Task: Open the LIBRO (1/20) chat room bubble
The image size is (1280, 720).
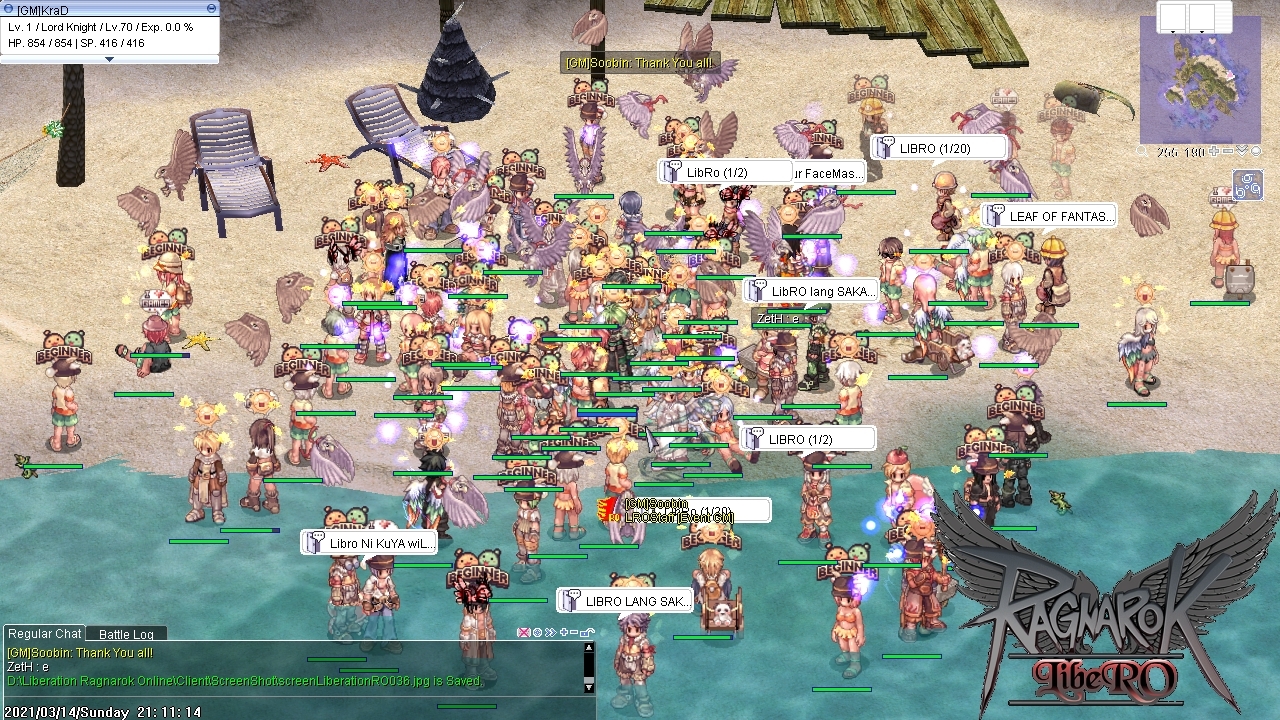Action: coord(939,147)
